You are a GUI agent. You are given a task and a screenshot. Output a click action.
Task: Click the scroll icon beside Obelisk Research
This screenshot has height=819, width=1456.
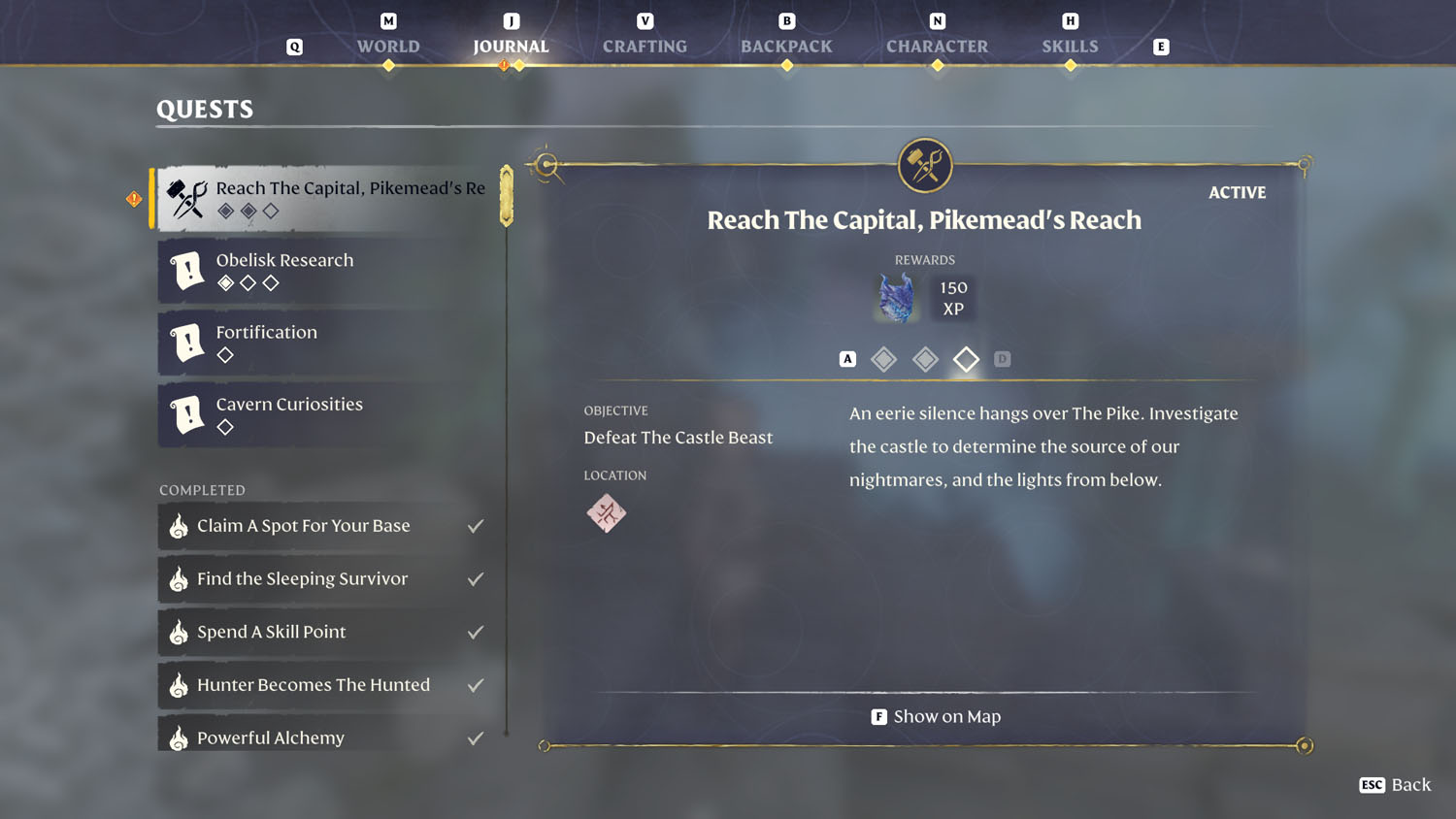click(x=186, y=270)
